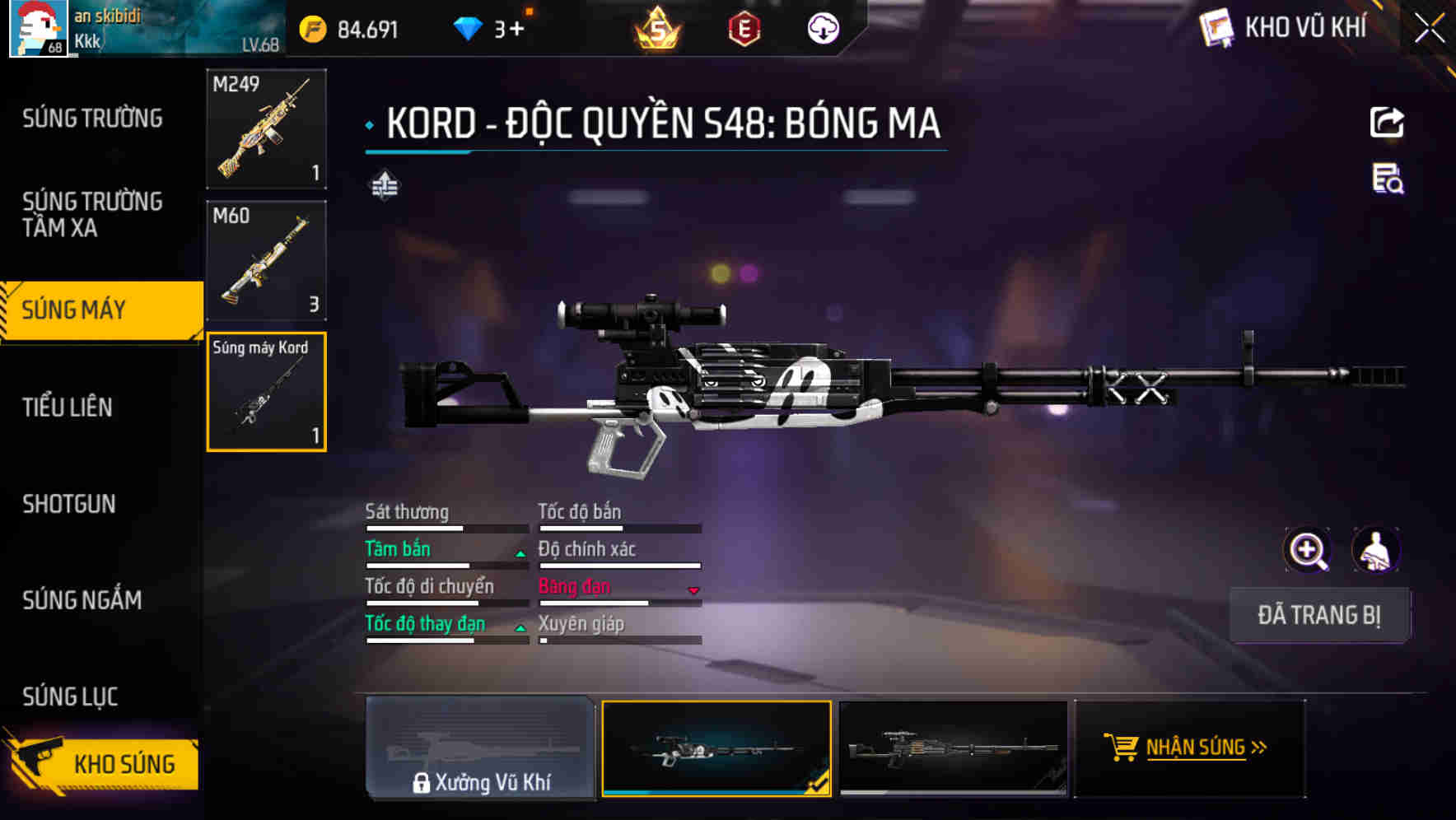Open the locked Xưởng Vũ Khí skin slot
Screen dimensions: 1456x820
tap(480, 748)
